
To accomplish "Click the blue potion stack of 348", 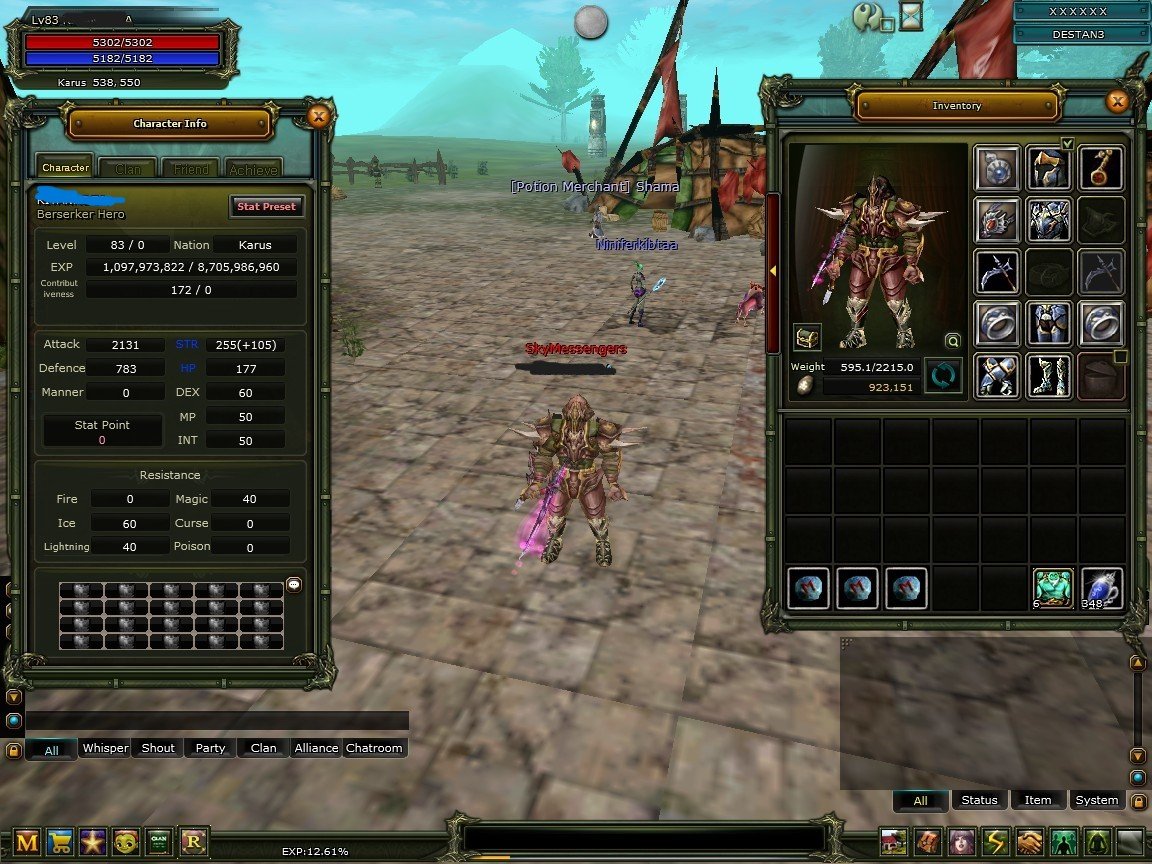I will [x=1101, y=588].
